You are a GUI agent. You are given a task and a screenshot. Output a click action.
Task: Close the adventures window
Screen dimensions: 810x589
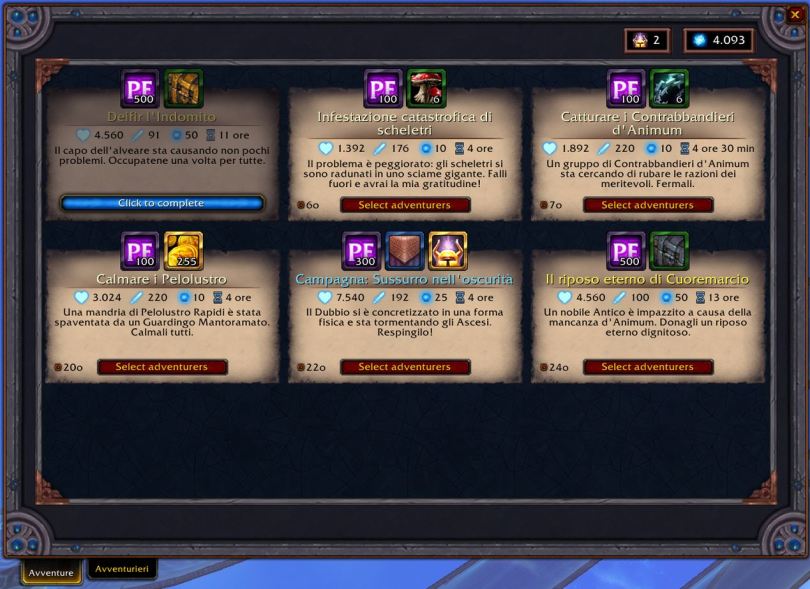pos(795,14)
